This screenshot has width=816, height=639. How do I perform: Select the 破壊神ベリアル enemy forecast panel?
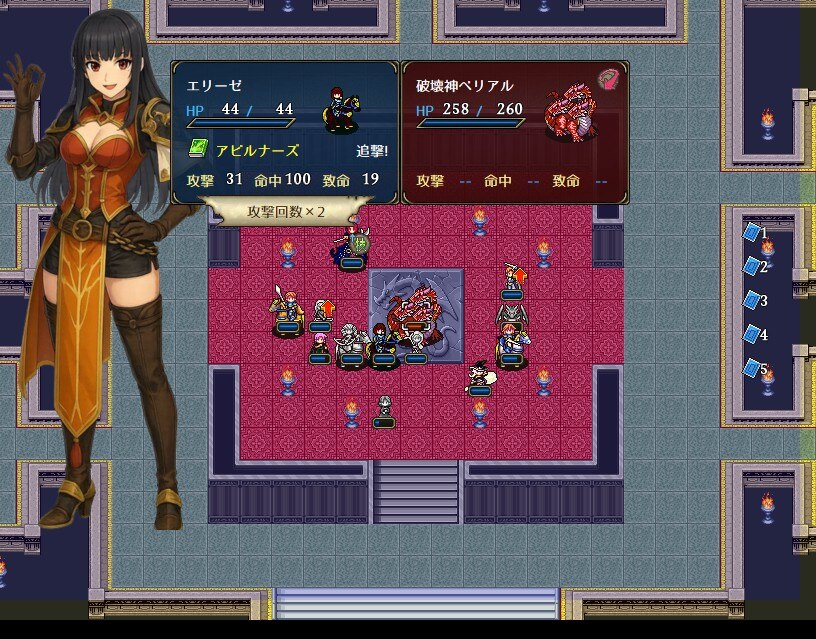point(515,132)
